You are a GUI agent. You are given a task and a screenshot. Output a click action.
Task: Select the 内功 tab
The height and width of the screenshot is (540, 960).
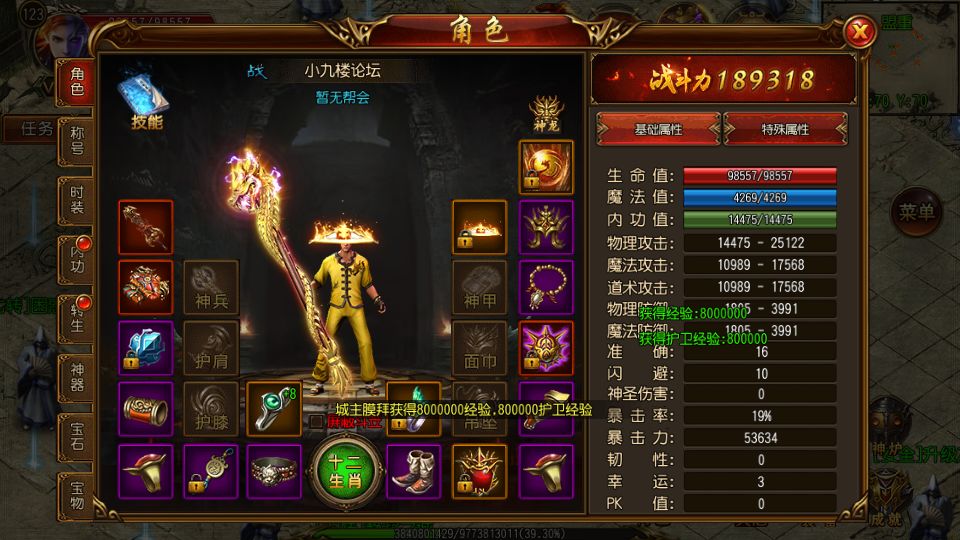(77, 261)
